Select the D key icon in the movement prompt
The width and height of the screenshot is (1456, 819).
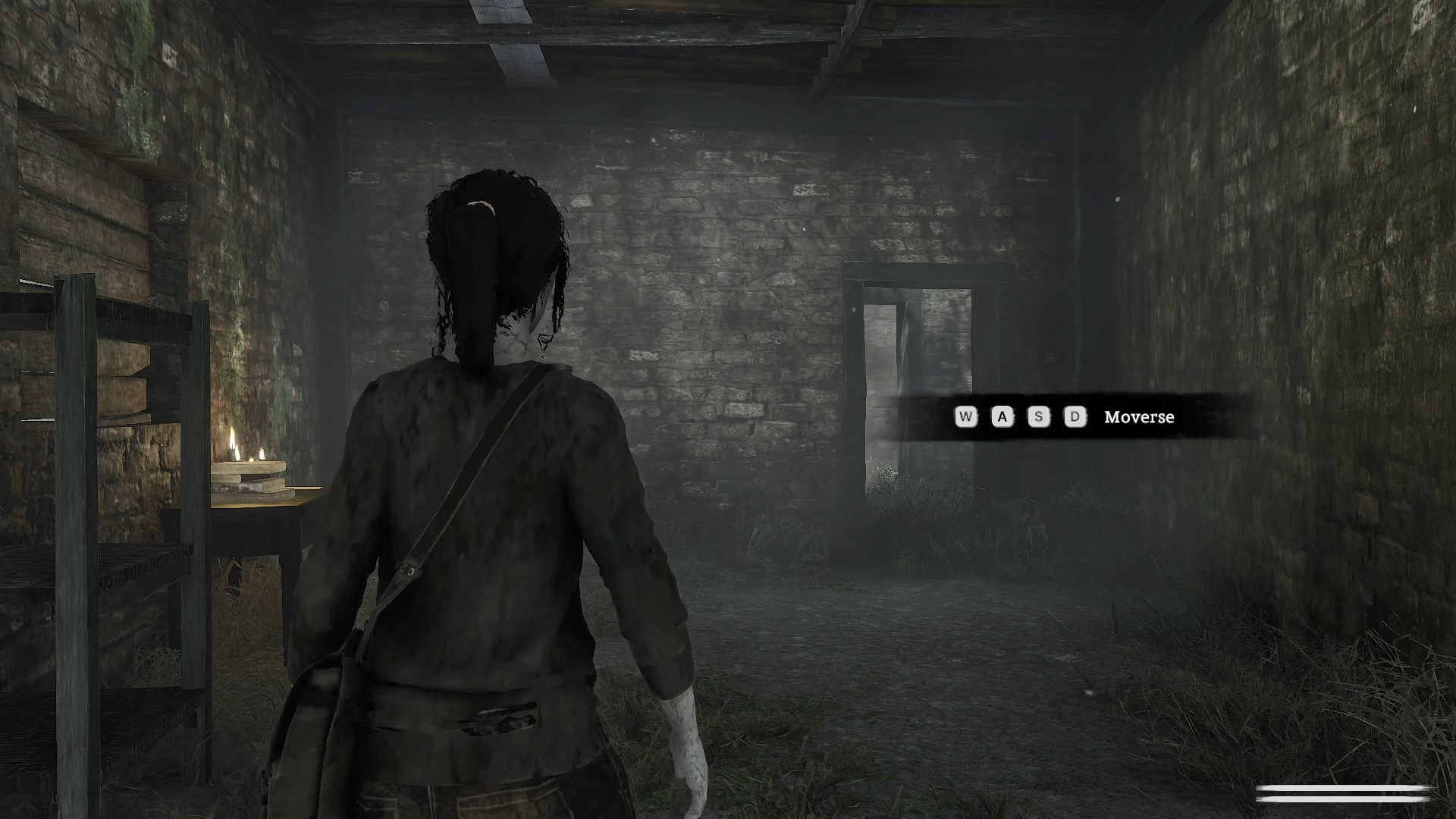1074,417
